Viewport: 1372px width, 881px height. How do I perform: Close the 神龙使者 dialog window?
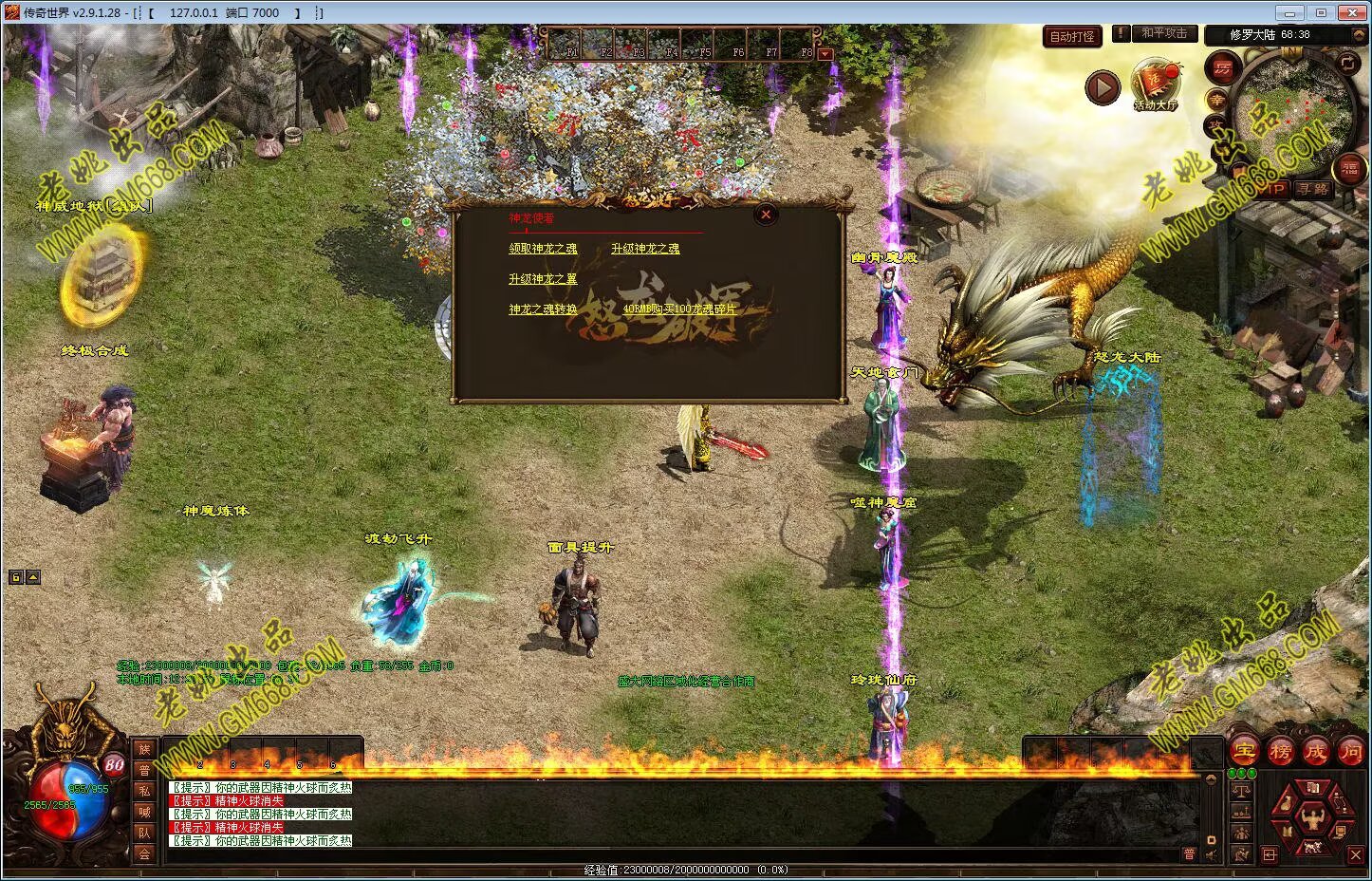tap(766, 215)
